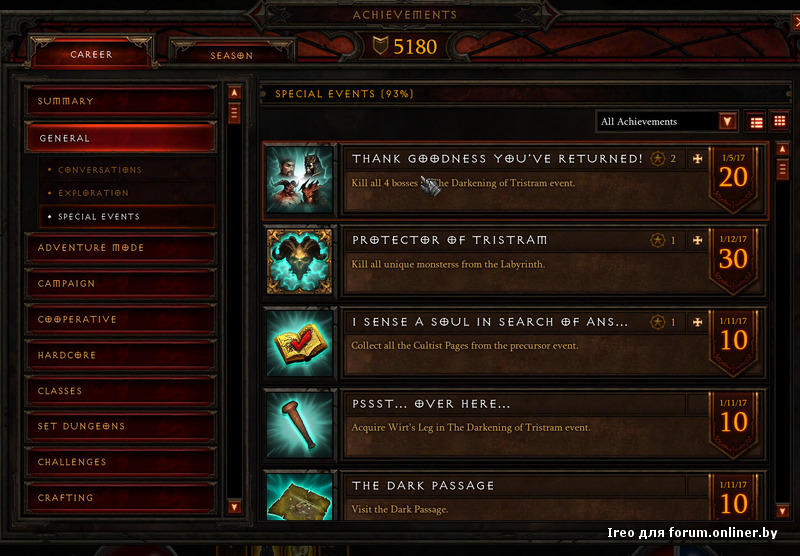Select the Cooperative category
The image size is (800, 556).
(120, 319)
